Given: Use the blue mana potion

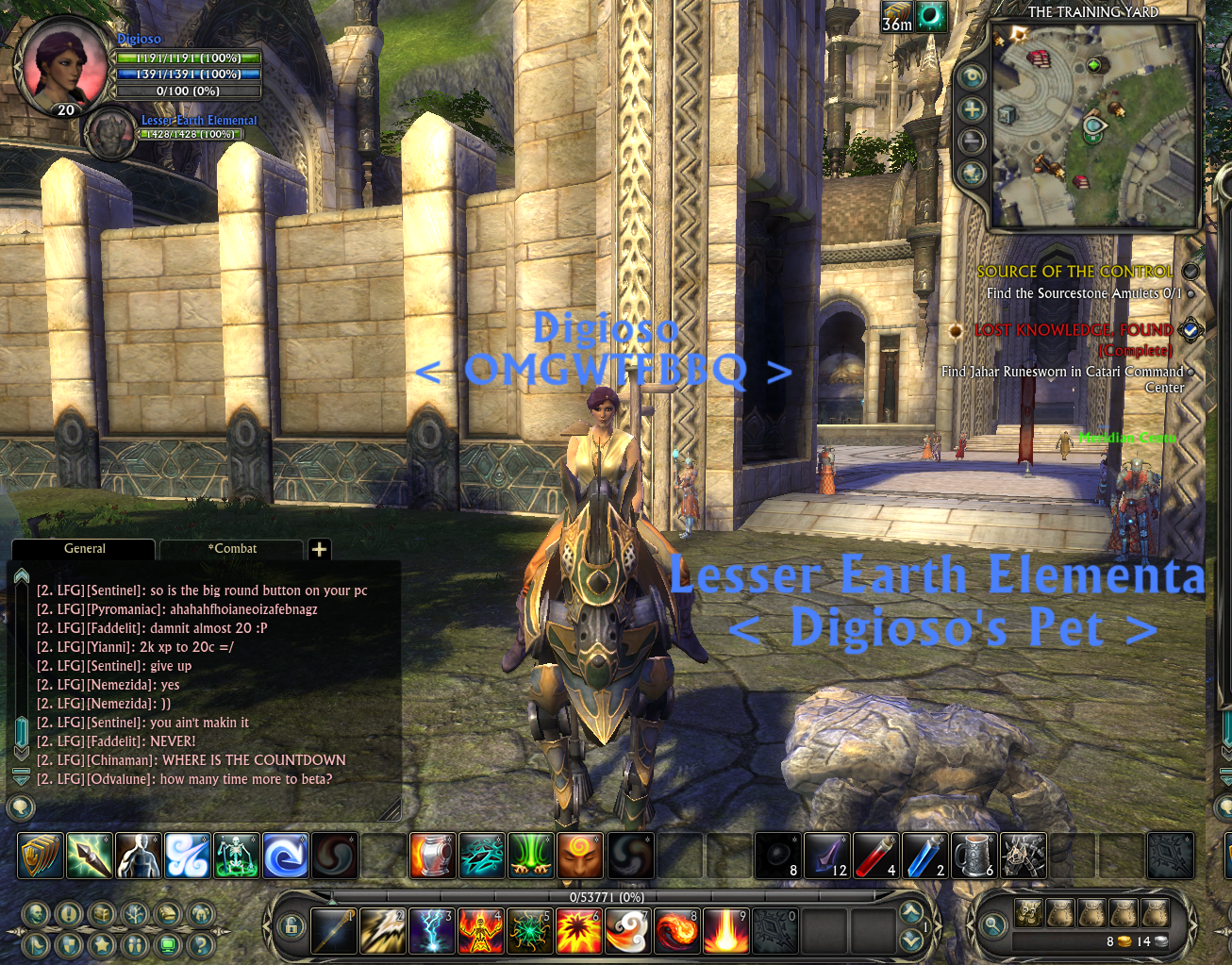Looking at the screenshot, I should (924, 856).
